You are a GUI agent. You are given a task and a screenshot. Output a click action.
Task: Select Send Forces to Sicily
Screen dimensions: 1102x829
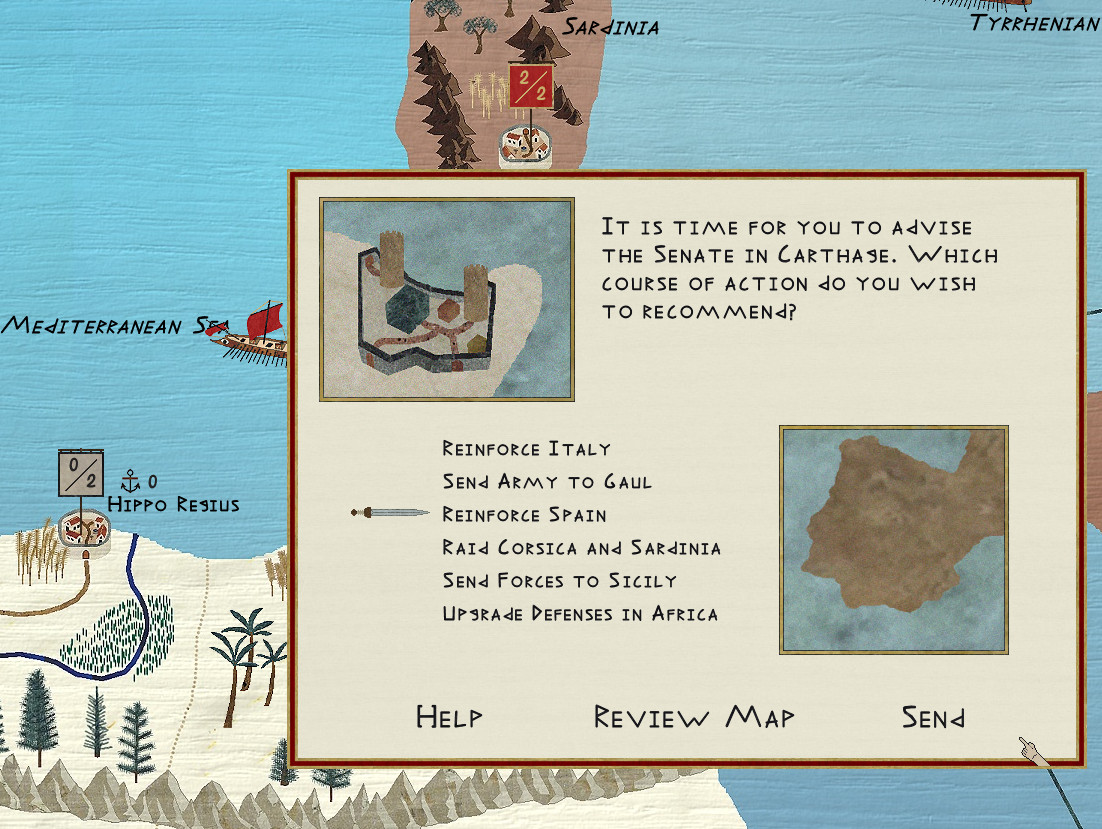click(x=559, y=581)
